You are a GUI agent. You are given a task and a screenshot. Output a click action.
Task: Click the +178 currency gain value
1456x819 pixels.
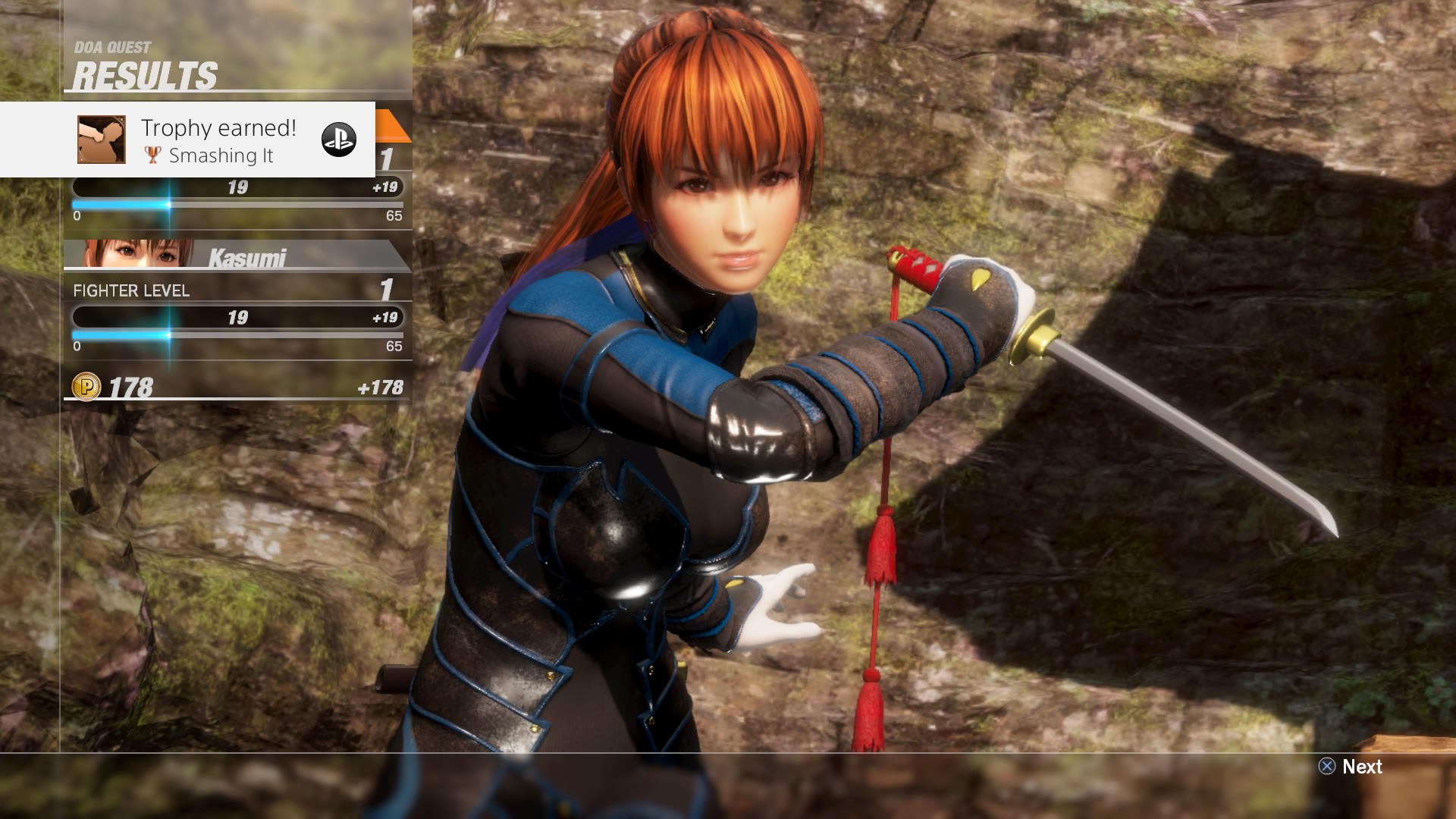(x=388, y=388)
